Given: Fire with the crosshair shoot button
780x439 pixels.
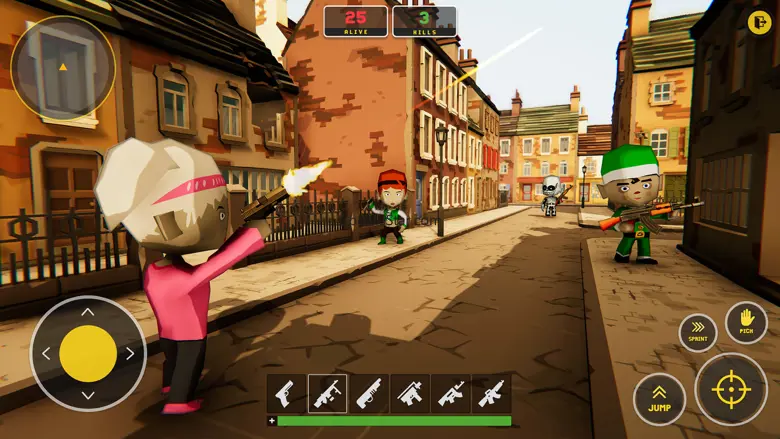Looking at the screenshot, I should pyautogui.click(x=731, y=389).
